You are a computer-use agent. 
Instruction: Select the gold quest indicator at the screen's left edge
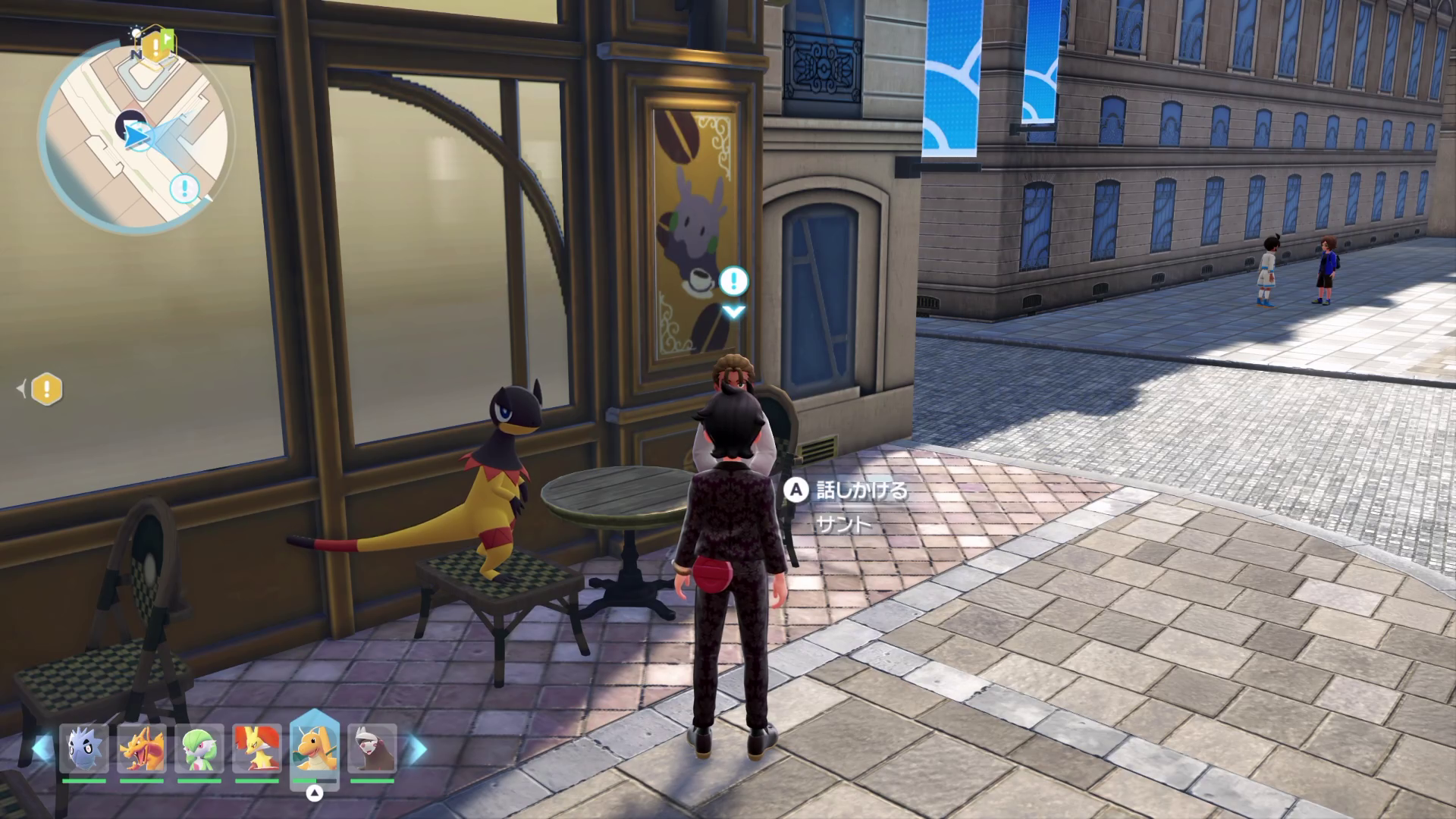click(x=47, y=390)
